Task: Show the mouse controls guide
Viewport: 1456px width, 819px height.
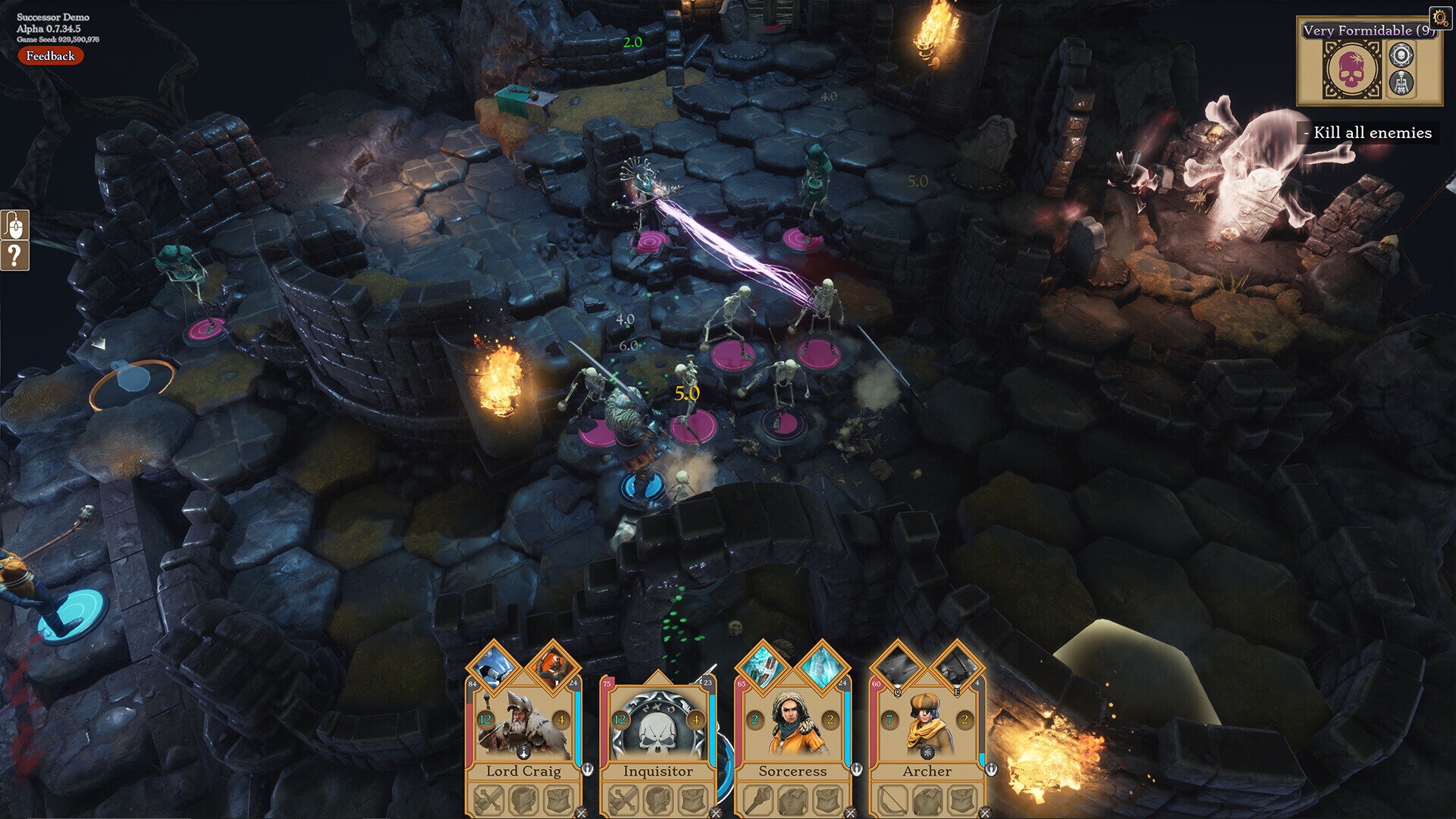Action: coord(15,225)
